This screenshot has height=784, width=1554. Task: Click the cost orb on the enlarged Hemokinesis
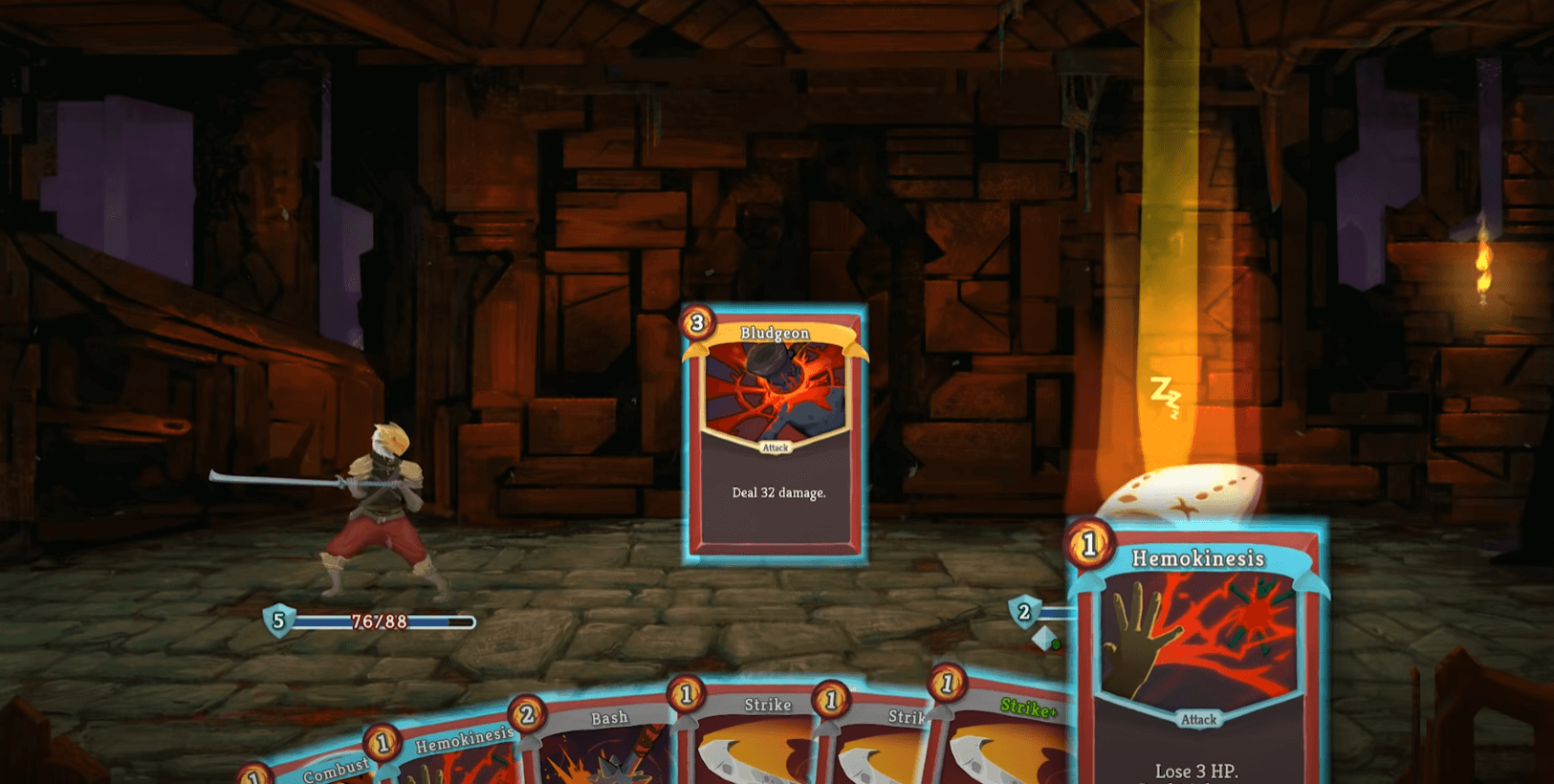tap(1091, 546)
